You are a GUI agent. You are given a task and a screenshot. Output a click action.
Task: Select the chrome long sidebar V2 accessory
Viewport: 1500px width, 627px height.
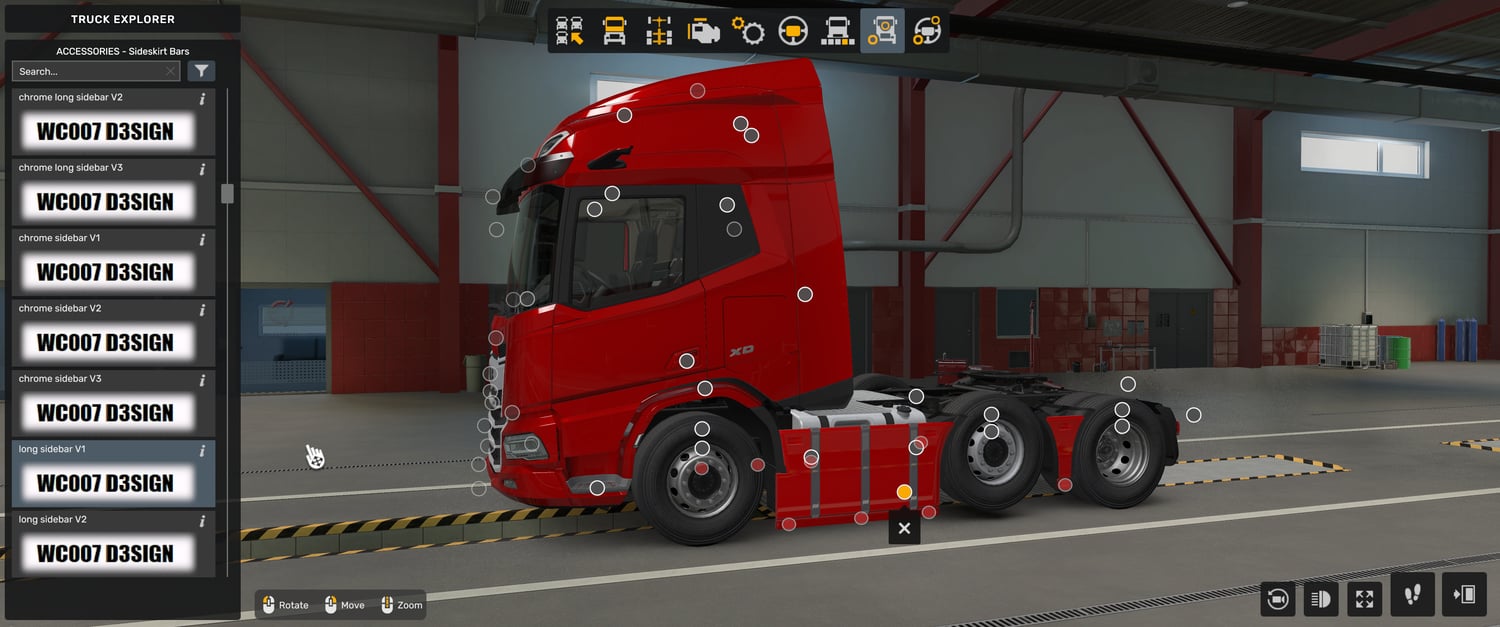104,131
